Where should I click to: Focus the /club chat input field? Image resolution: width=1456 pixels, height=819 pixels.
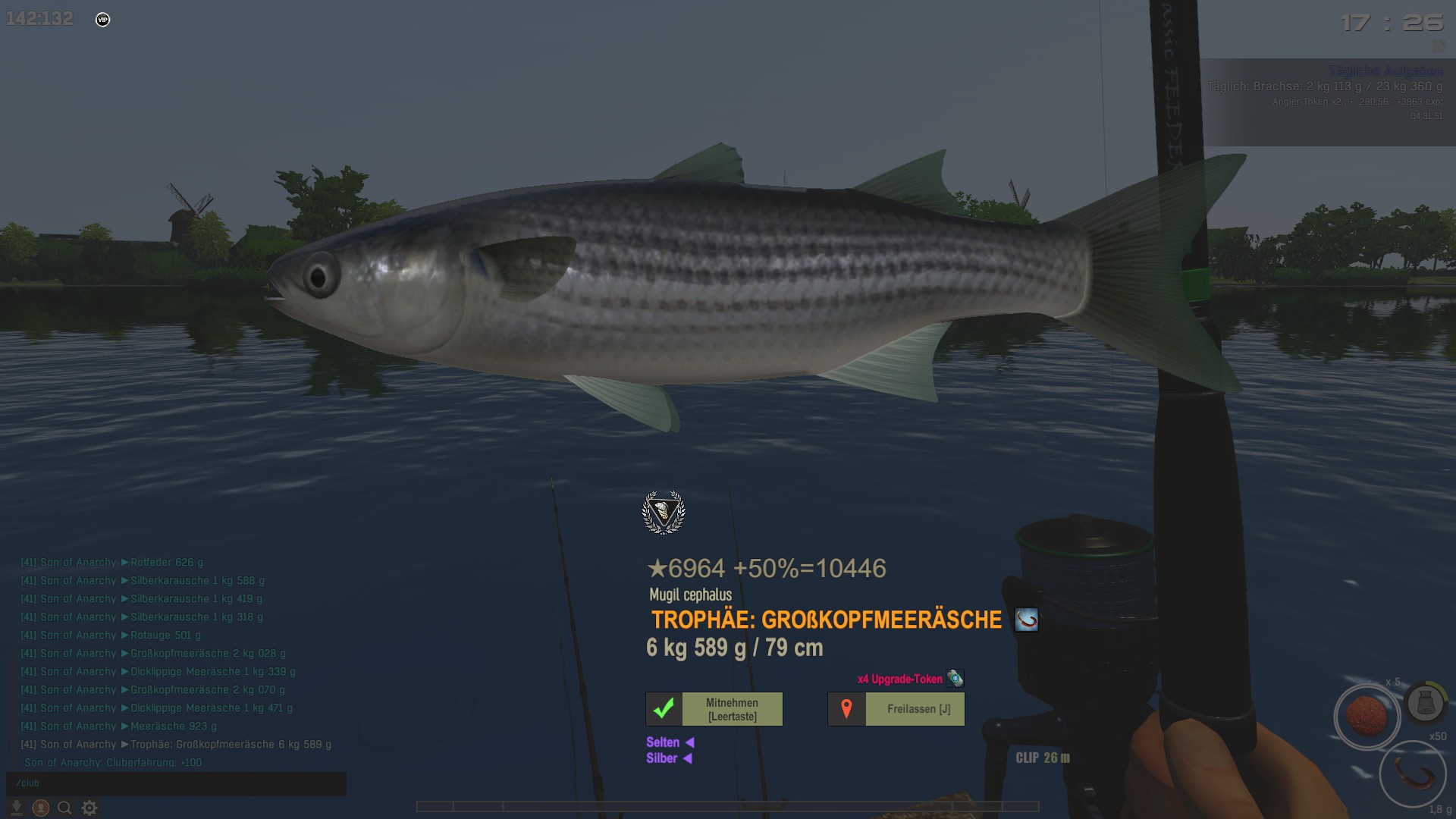[176, 783]
